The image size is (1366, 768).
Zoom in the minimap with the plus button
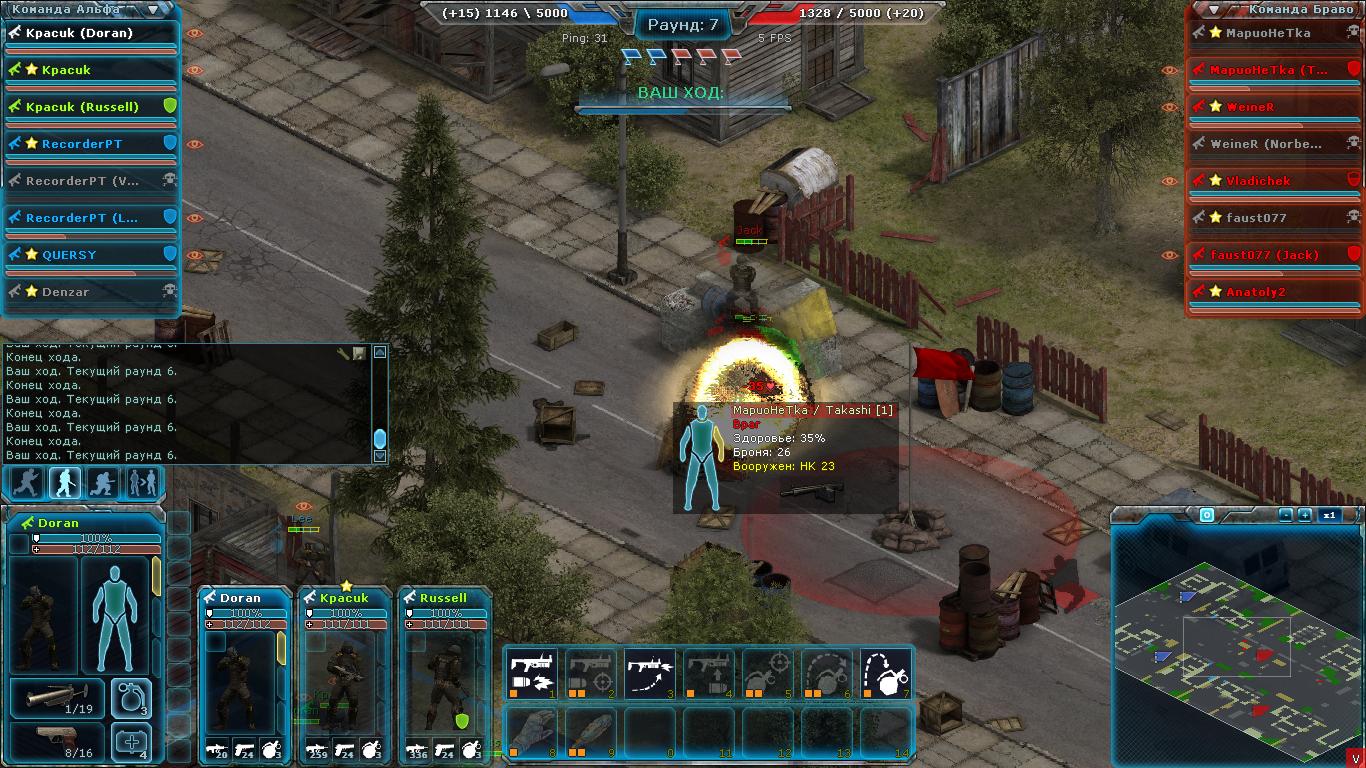(1305, 515)
